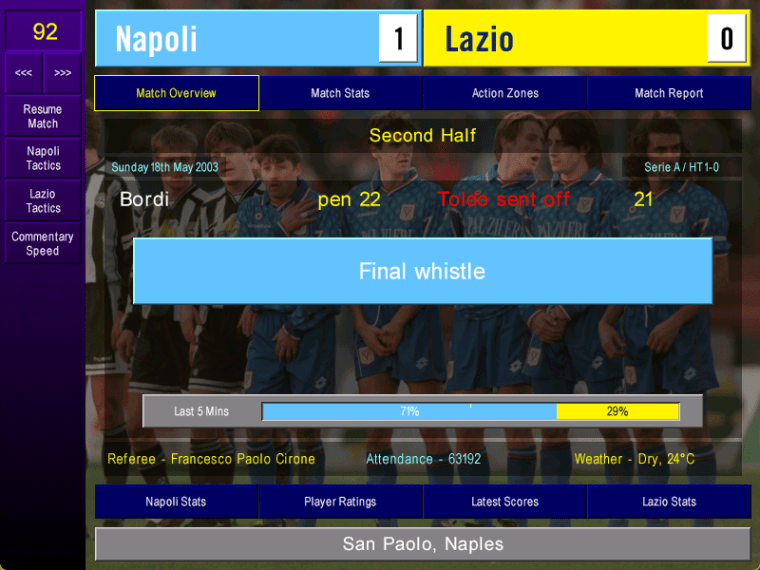The height and width of the screenshot is (570, 760).
Task: Go forward with the >>> arrow button
Action: click(x=63, y=73)
